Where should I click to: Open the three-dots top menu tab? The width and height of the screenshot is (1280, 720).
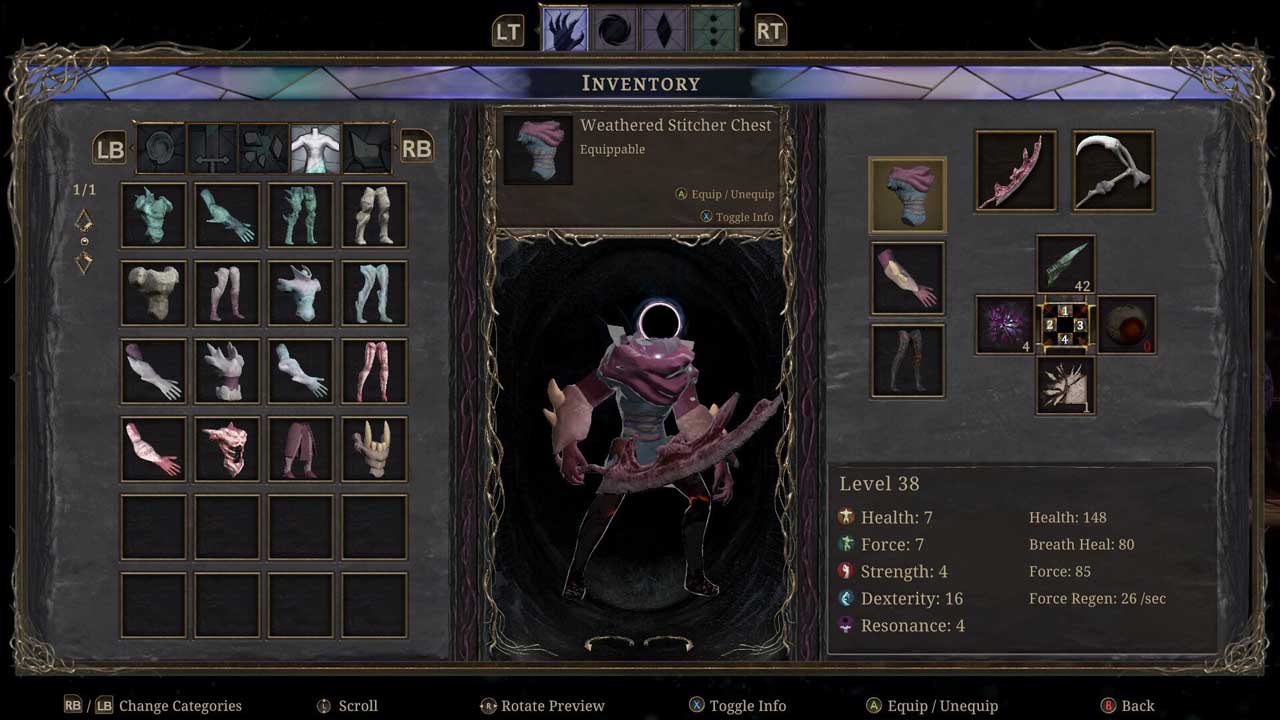point(713,29)
